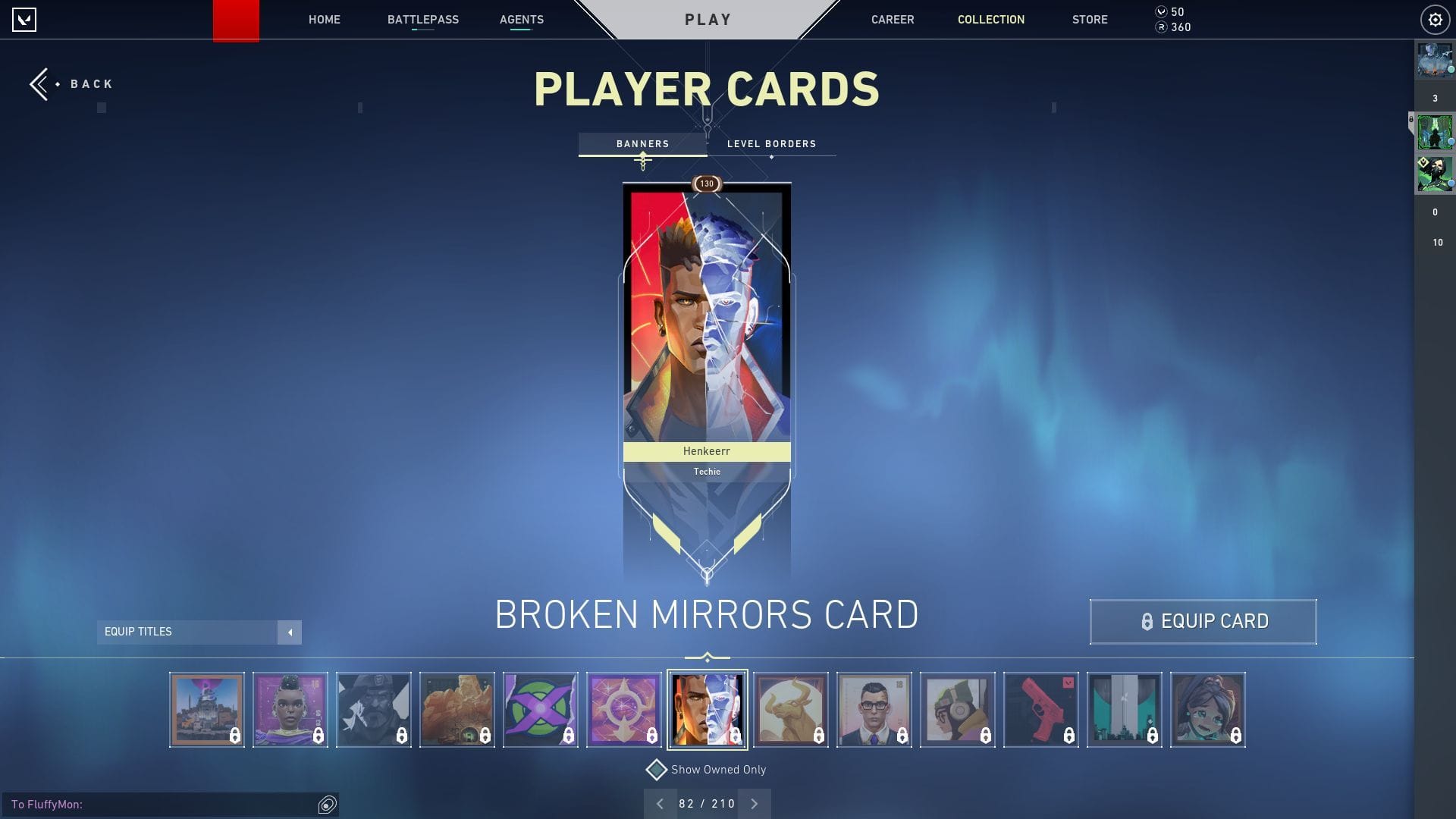This screenshot has height=819, width=1456.
Task: Switch to the Level Borders tab
Action: (770, 143)
